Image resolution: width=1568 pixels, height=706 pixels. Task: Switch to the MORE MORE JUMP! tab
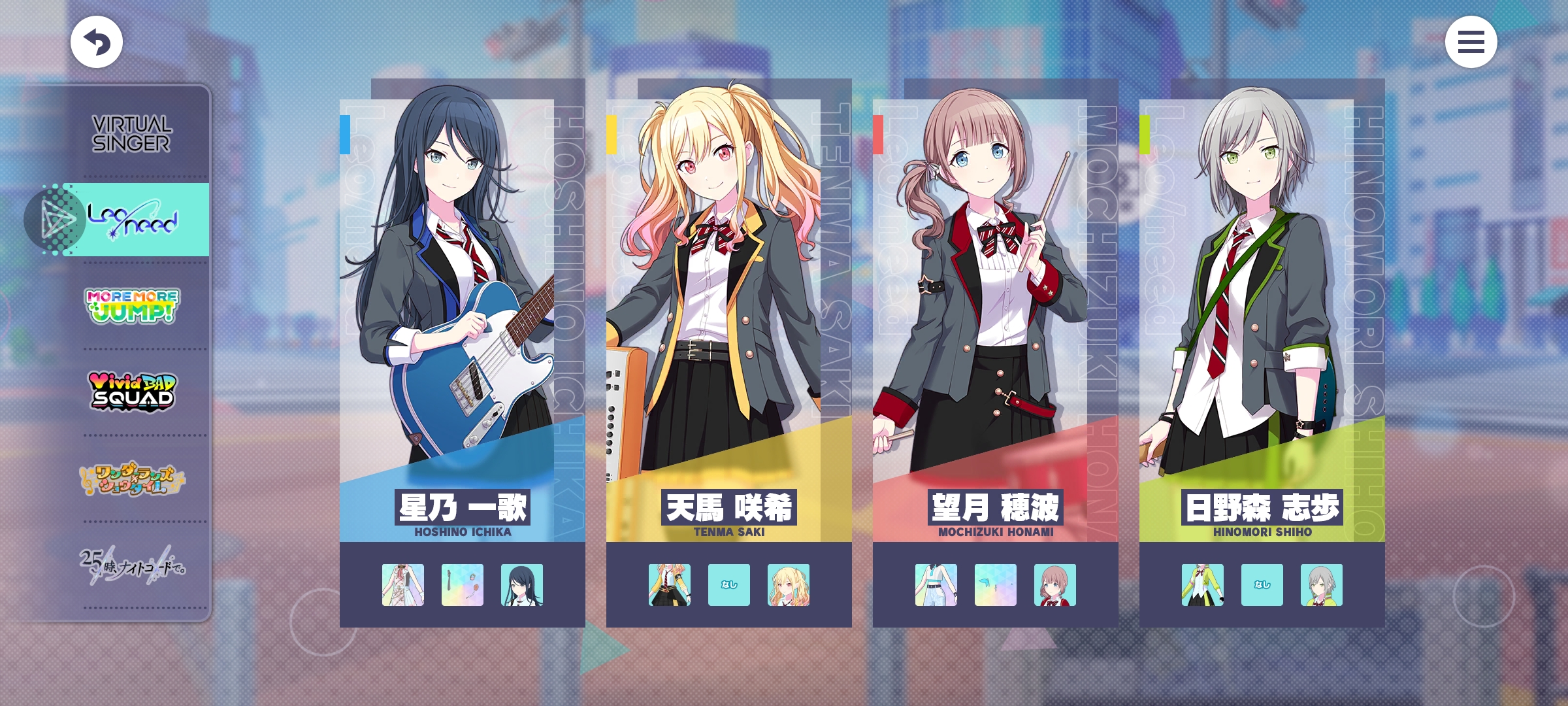coord(132,305)
